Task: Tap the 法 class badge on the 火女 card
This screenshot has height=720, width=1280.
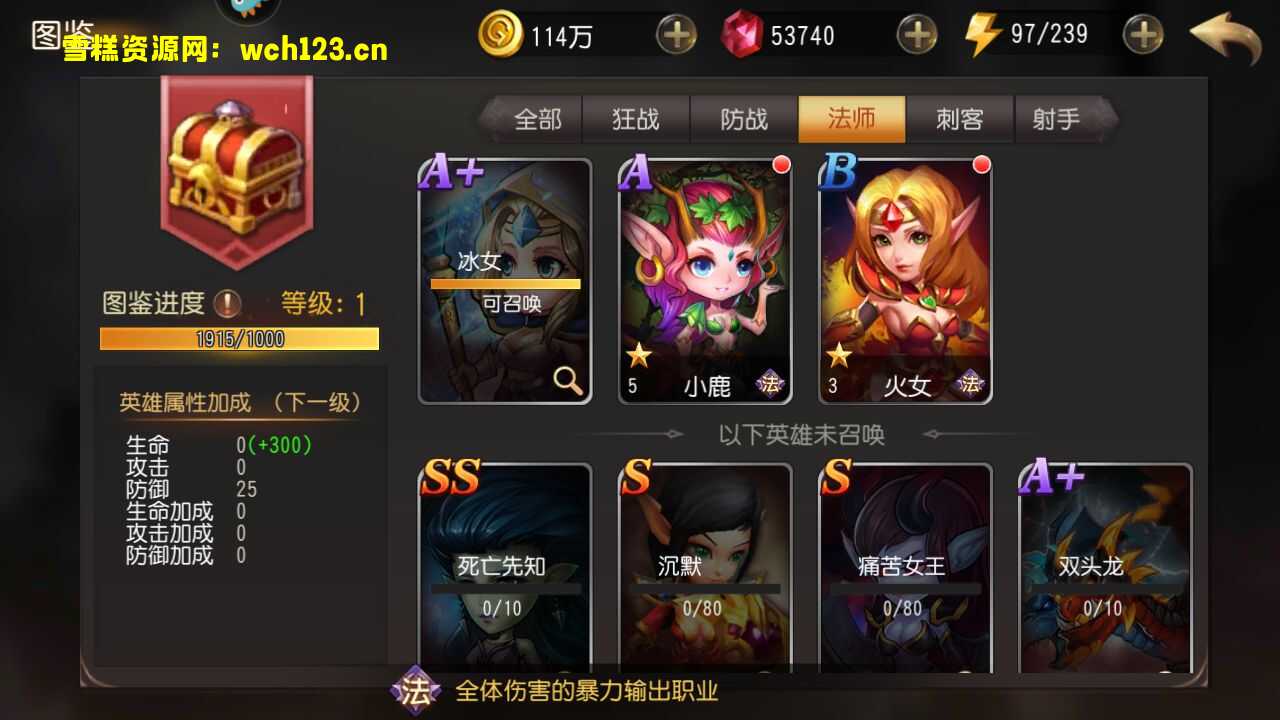Action: tap(970, 382)
